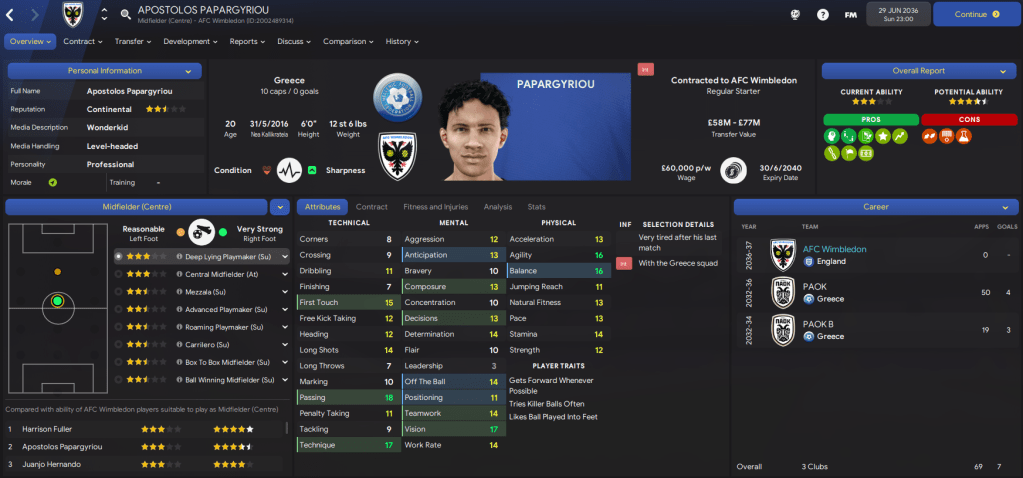Open the AFC Wimbledon career link
Screen dimensions: 1023x478
tap(834, 248)
